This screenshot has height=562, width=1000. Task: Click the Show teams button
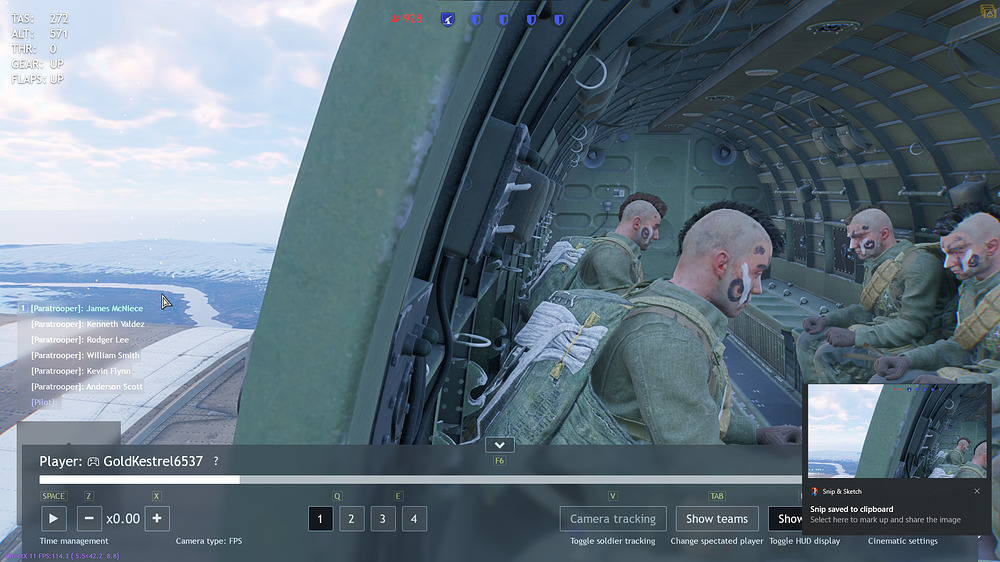pyautogui.click(x=716, y=518)
